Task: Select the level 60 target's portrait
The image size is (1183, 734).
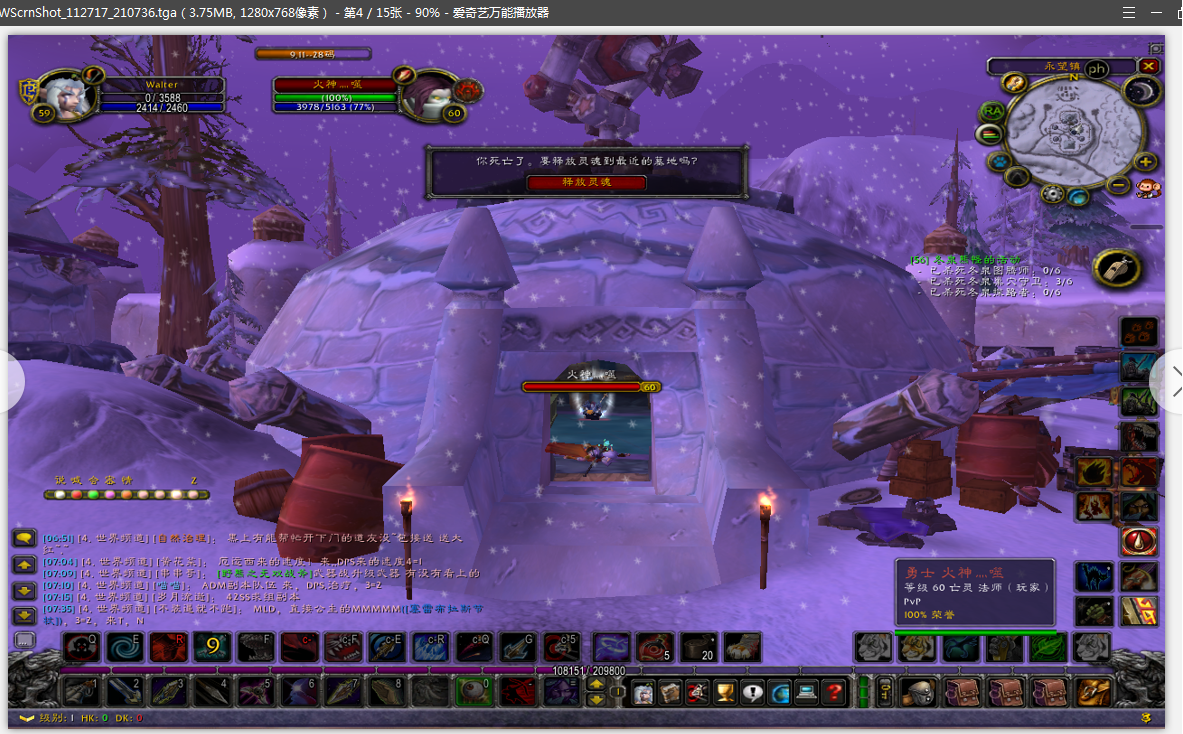Action: point(430,94)
